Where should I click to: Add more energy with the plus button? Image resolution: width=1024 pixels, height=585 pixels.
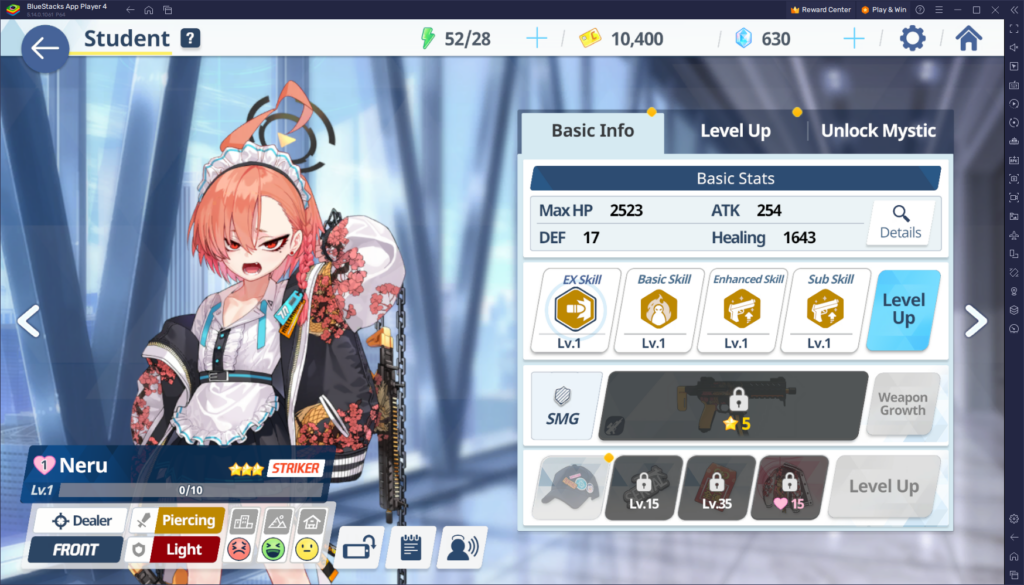(x=537, y=39)
